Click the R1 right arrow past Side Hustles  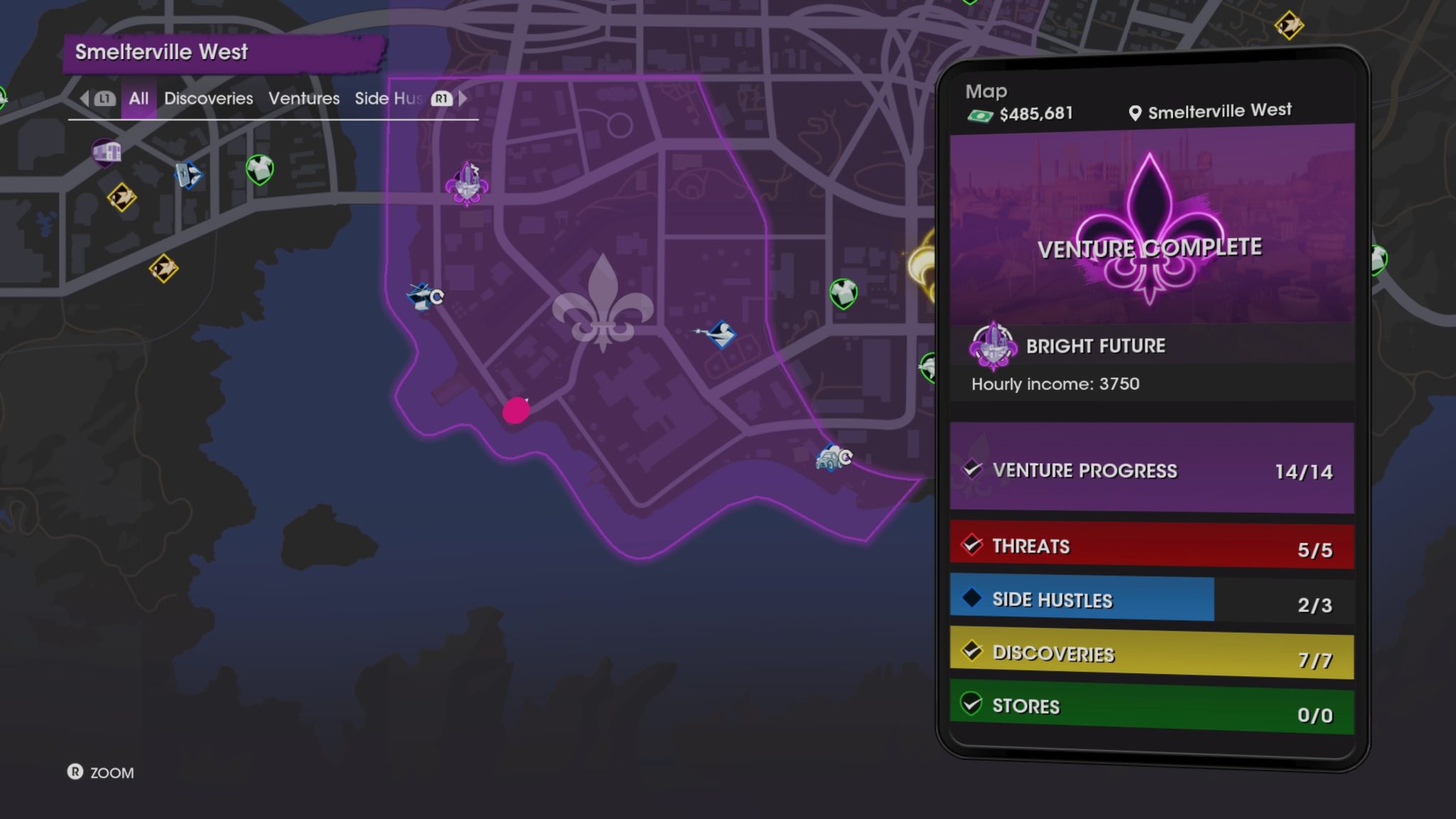coord(462,99)
